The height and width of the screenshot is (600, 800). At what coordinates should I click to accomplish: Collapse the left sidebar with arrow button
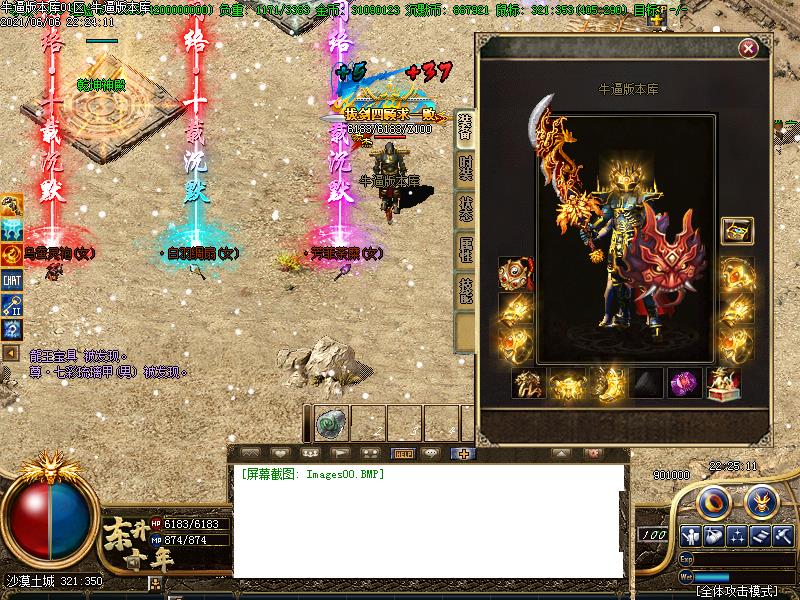(x=11, y=353)
